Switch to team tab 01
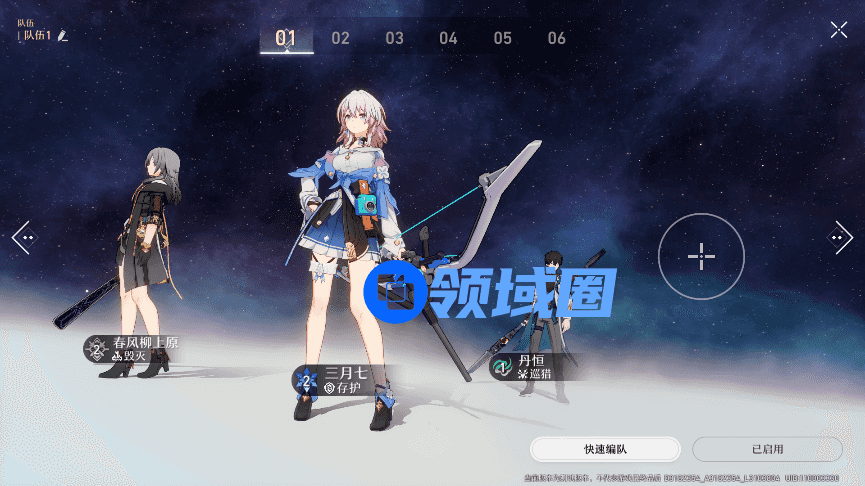 click(286, 38)
